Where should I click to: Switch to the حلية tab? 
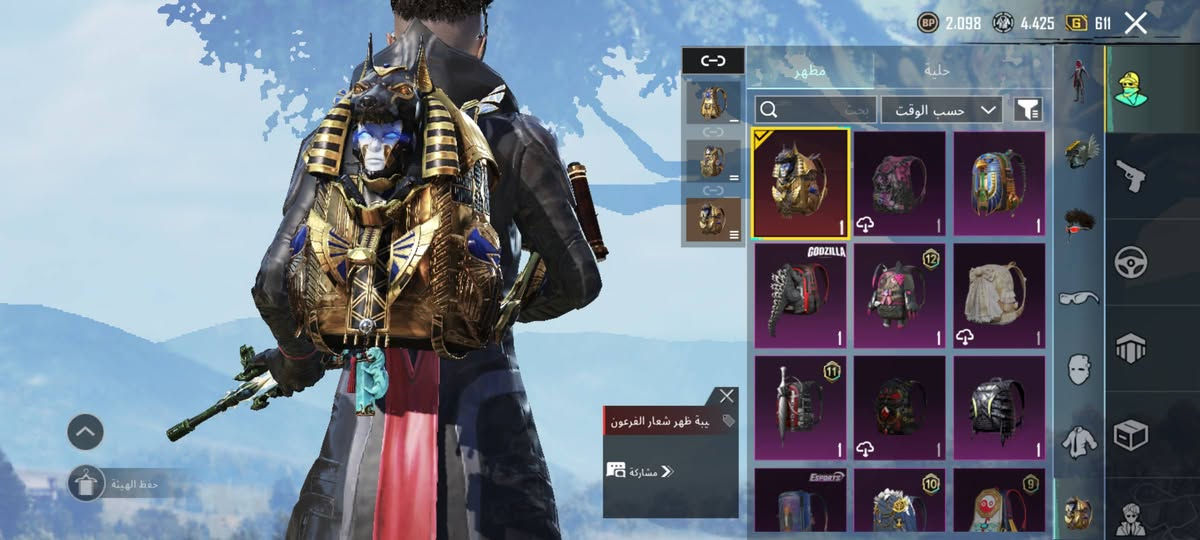click(937, 71)
